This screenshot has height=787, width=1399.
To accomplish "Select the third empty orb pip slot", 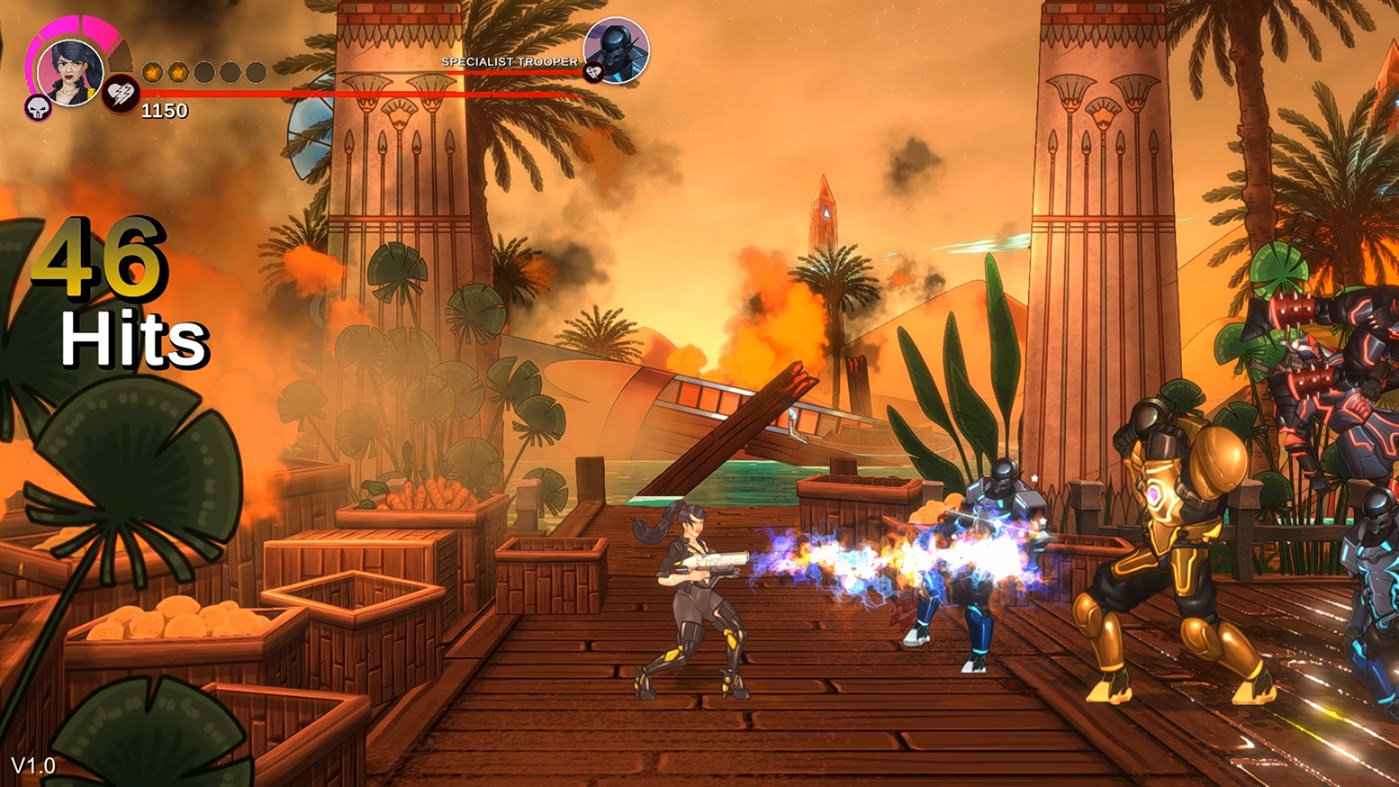I will point(204,72).
